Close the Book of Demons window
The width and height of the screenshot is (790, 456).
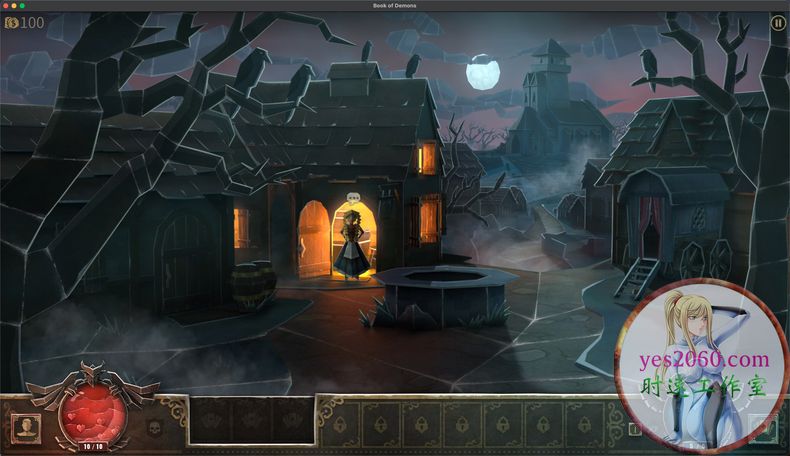click(x=6, y=6)
